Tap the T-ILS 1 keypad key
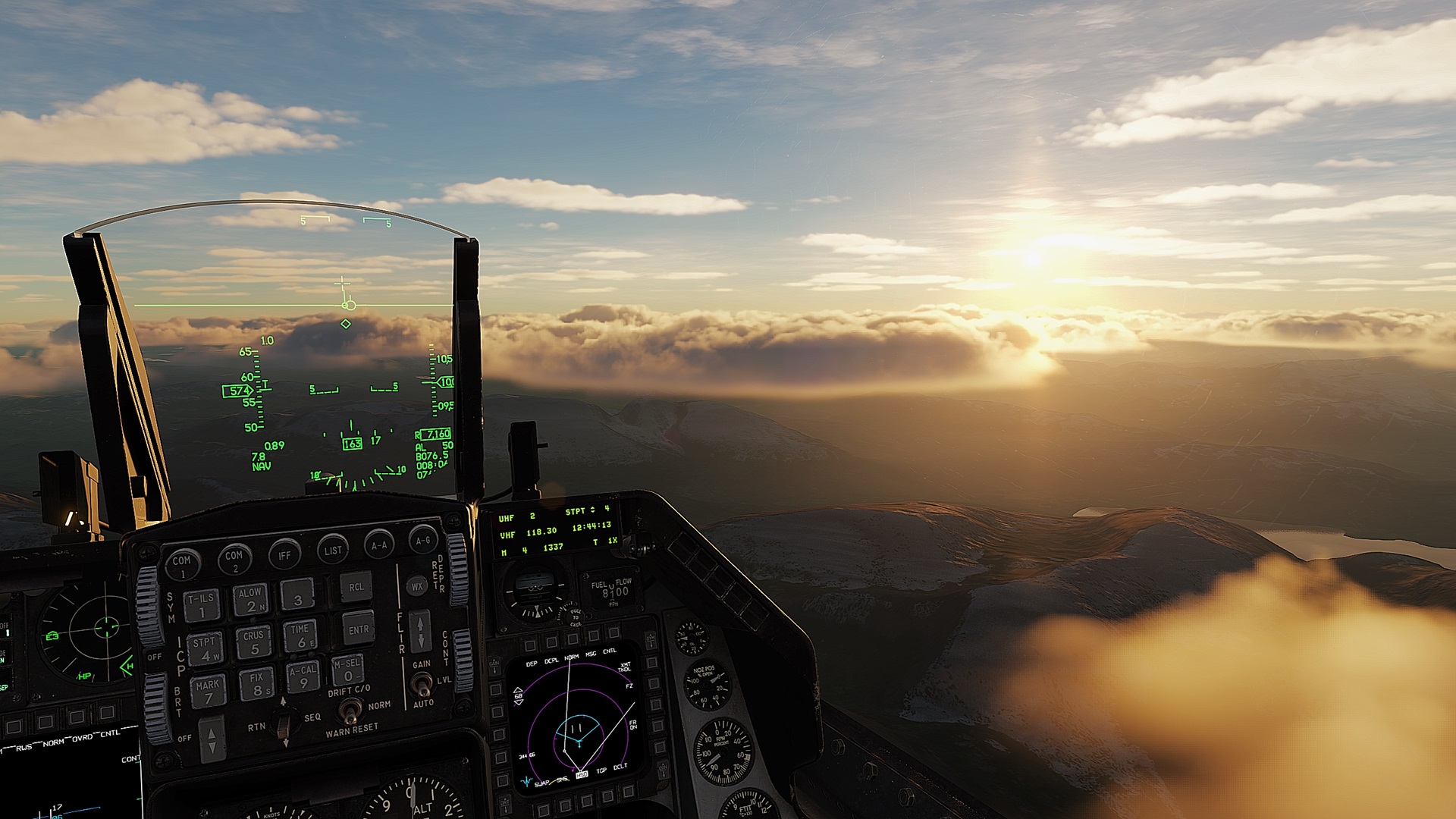This screenshot has width=1456, height=819. [202, 605]
